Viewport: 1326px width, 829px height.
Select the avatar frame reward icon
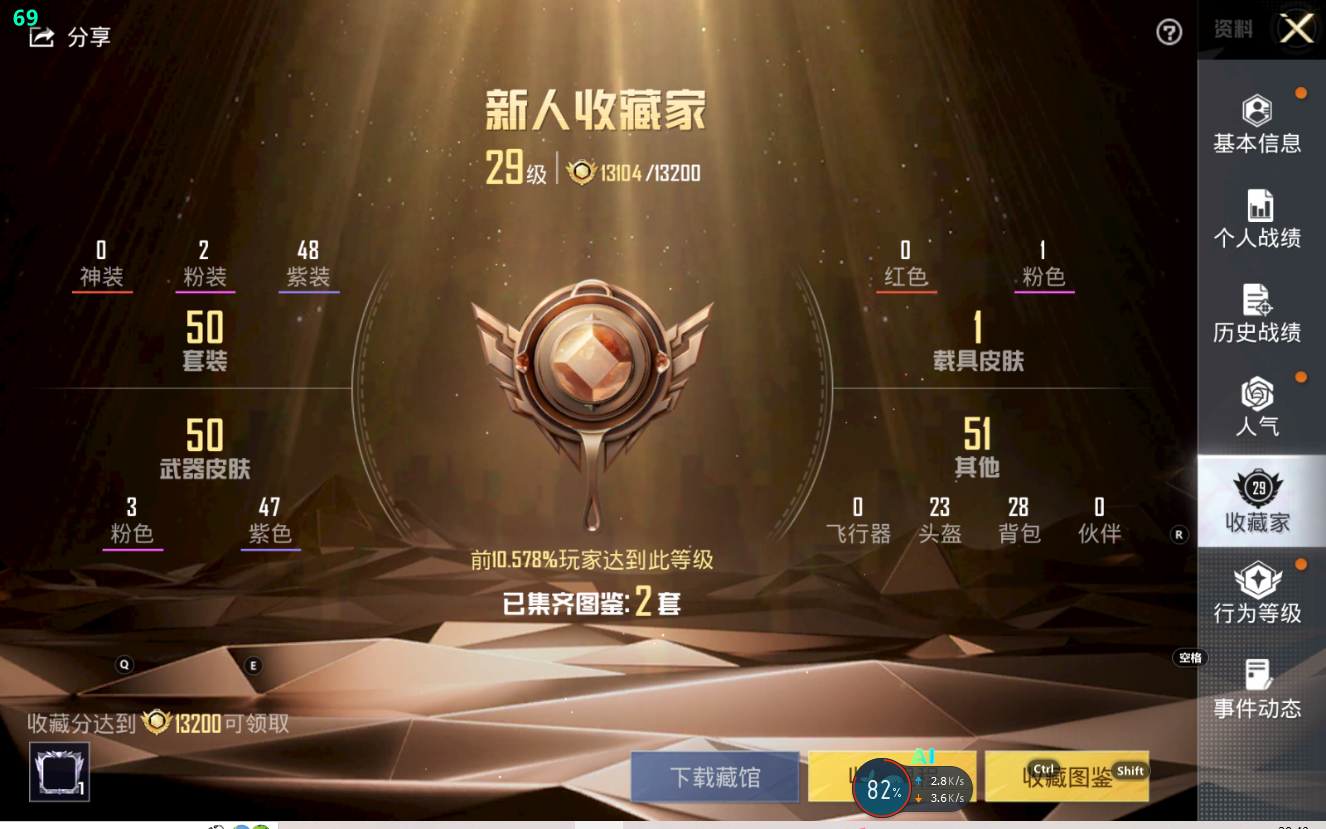coord(60,772)
